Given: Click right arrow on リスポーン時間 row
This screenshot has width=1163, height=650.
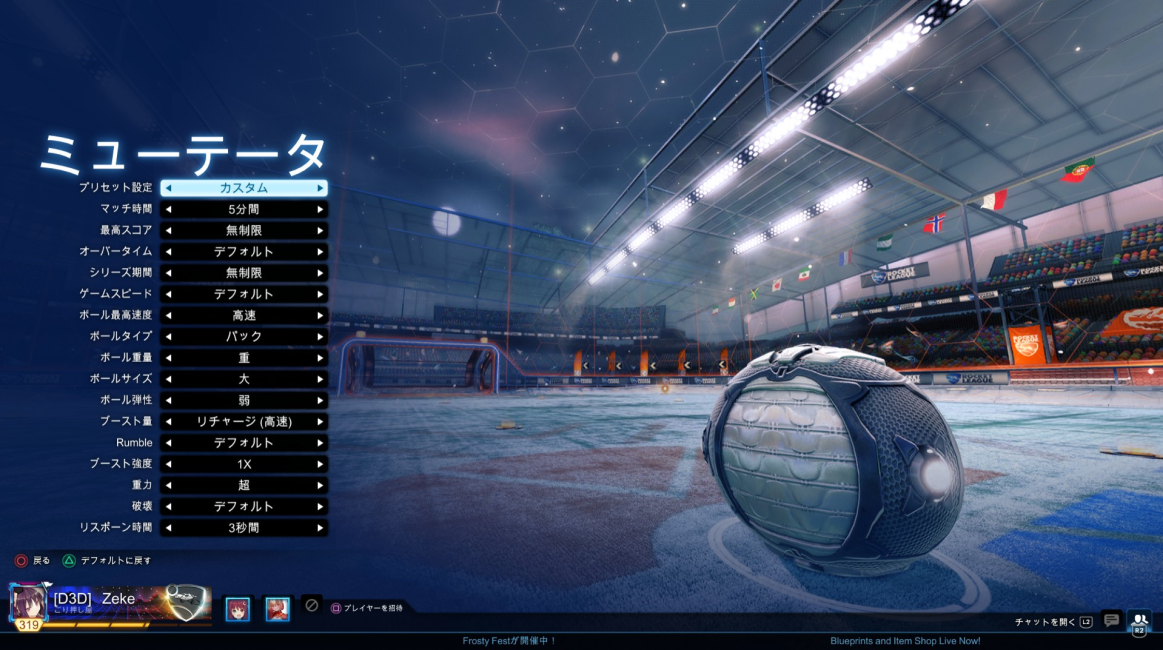Looking at the screenshot, I should point(320,527).
